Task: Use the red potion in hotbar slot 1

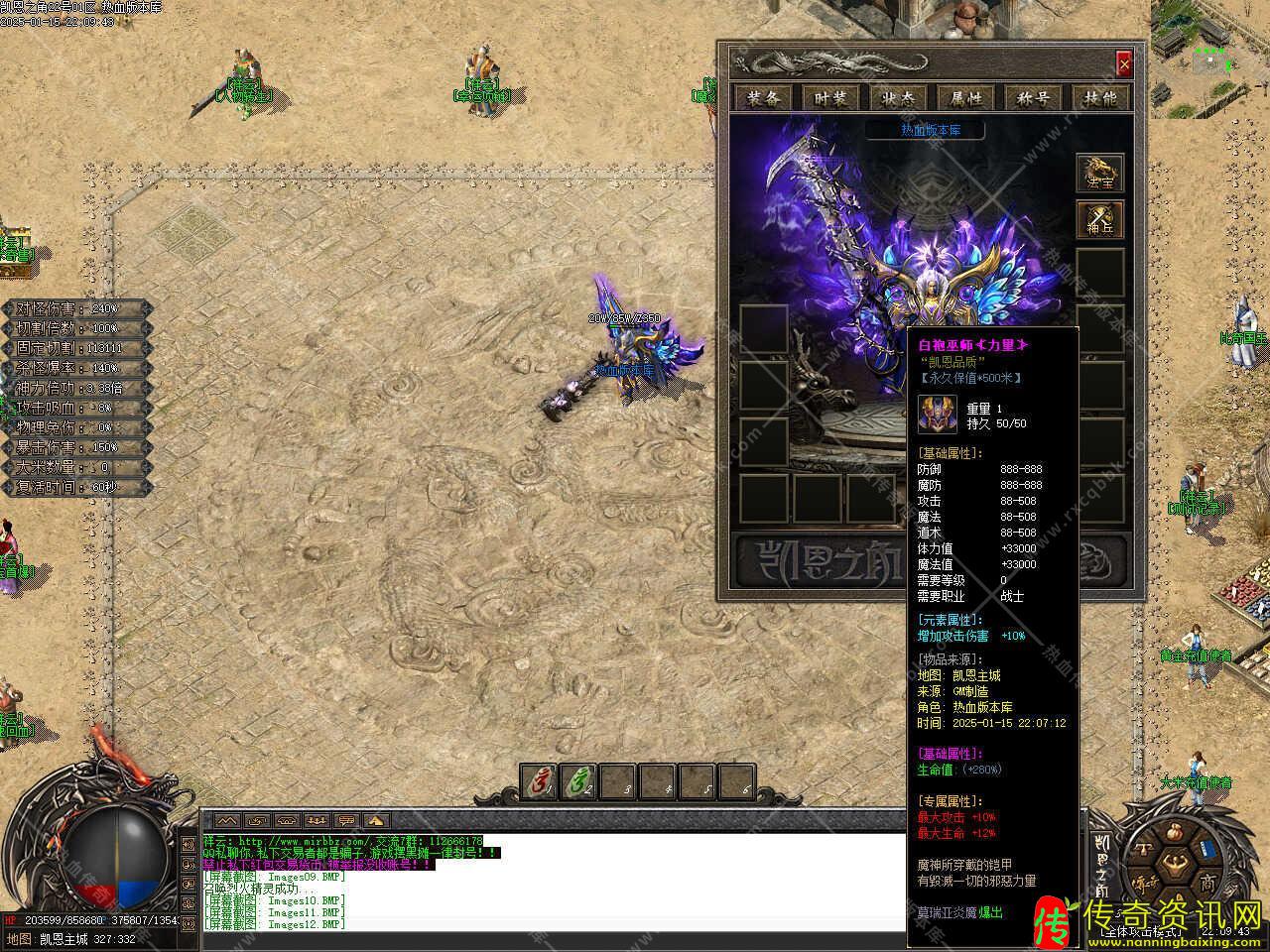Action: pyautogui.click(x=541, y=783)
